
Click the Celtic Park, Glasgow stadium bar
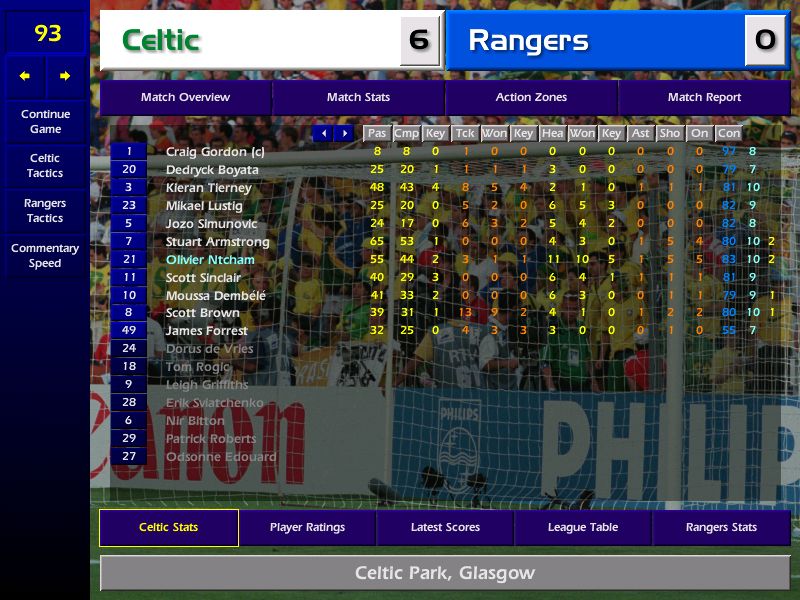pyautogui.click(x=445, y=574)
